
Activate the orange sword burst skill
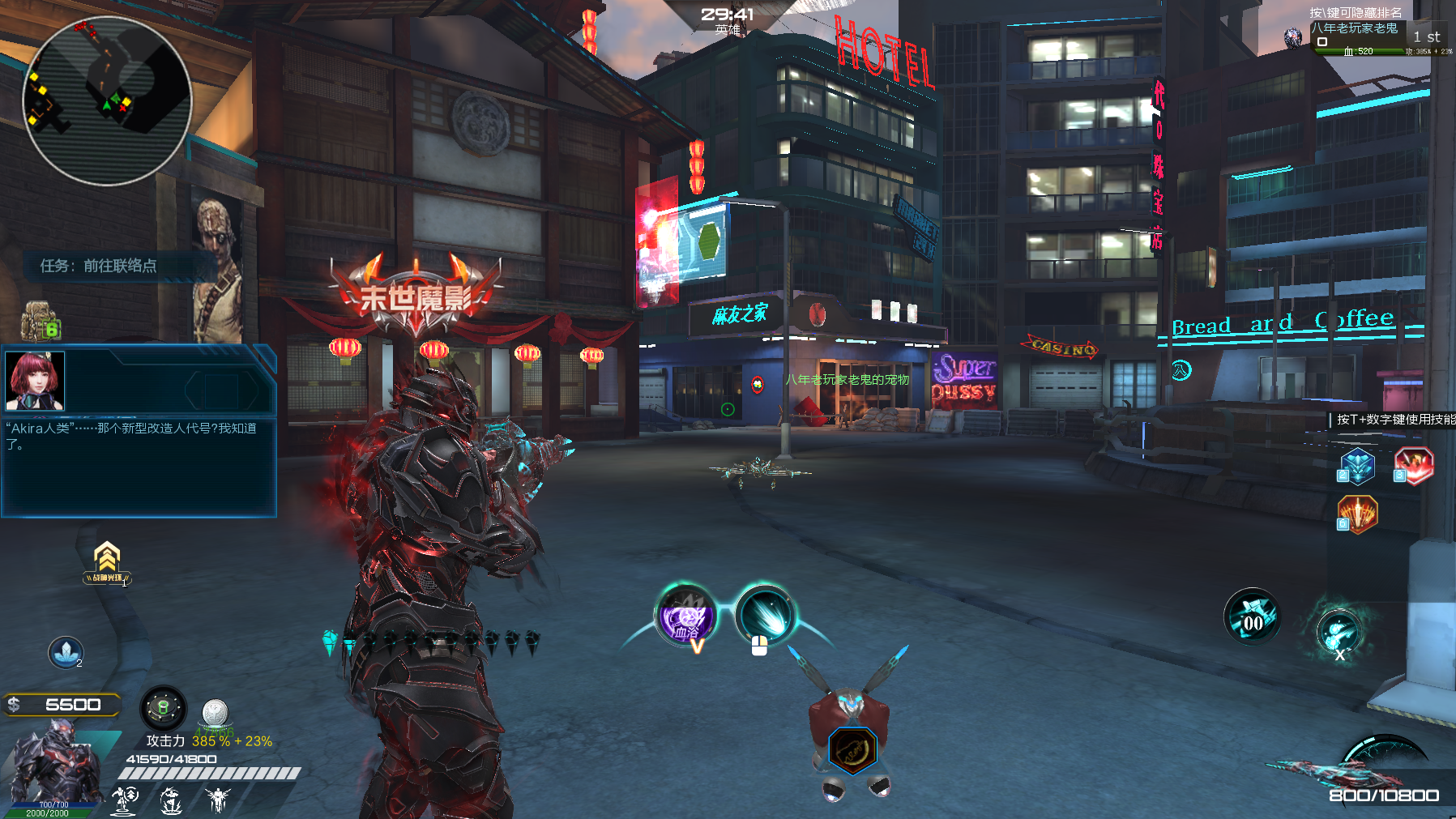pyautogui.click(x=1358, y=514)
